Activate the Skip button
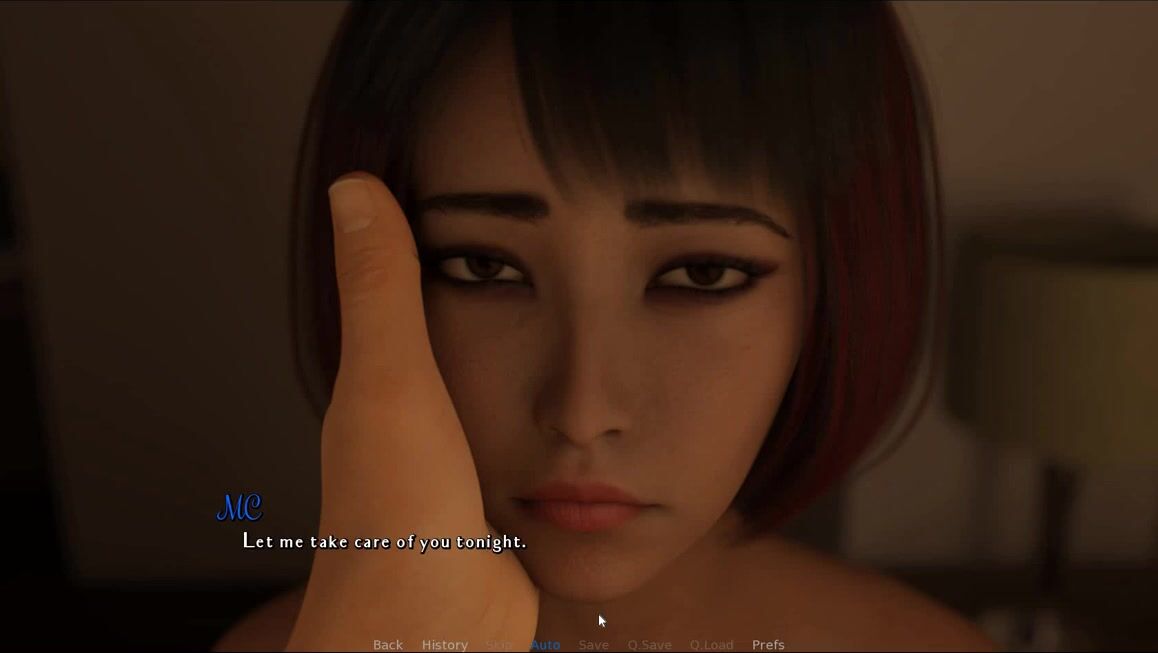 tap(499, 645)
